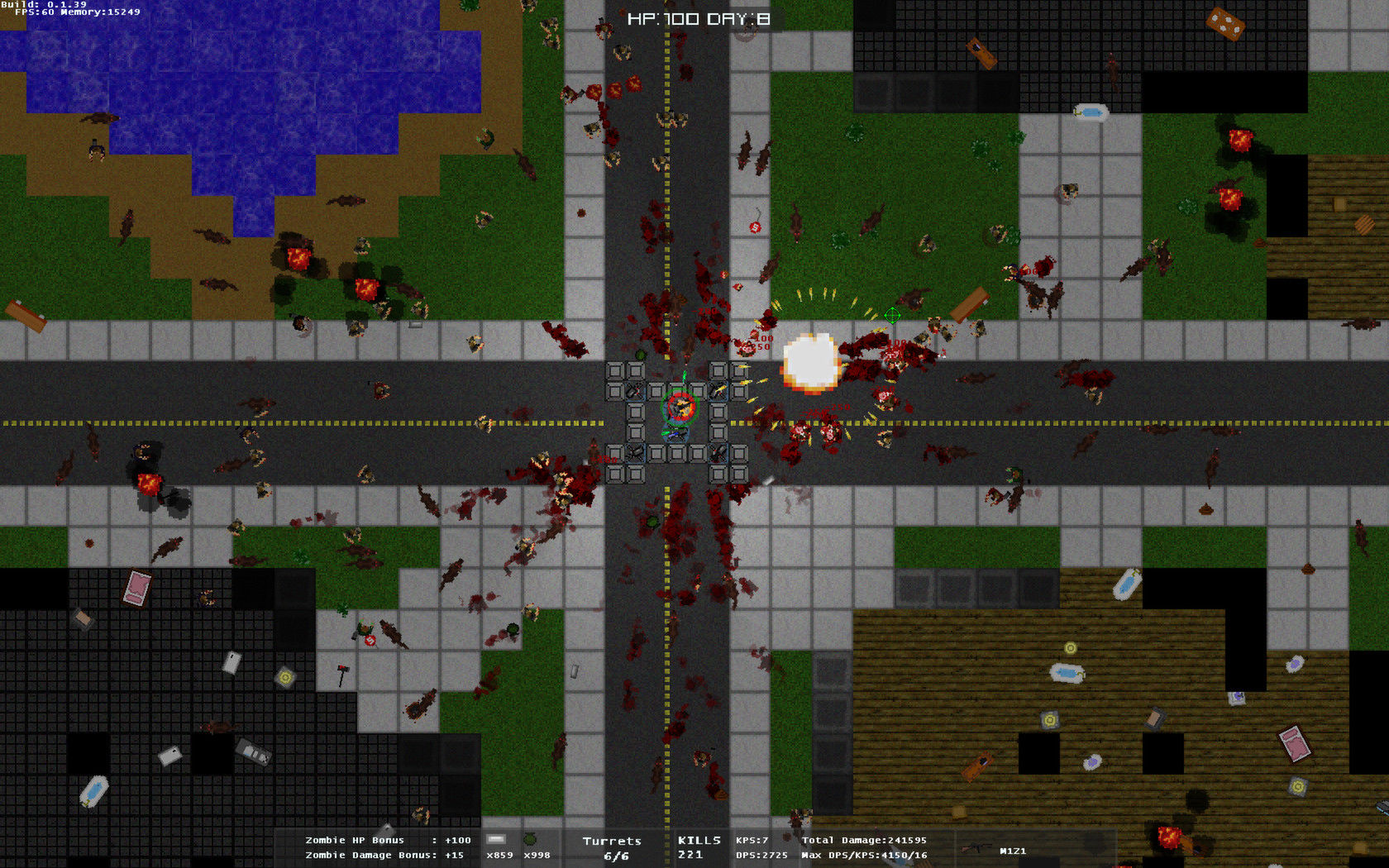The height and width of the screenshot is (868, 1389).
Task: Click the Turrets 6/6 indicator
Action: (613, 847)
